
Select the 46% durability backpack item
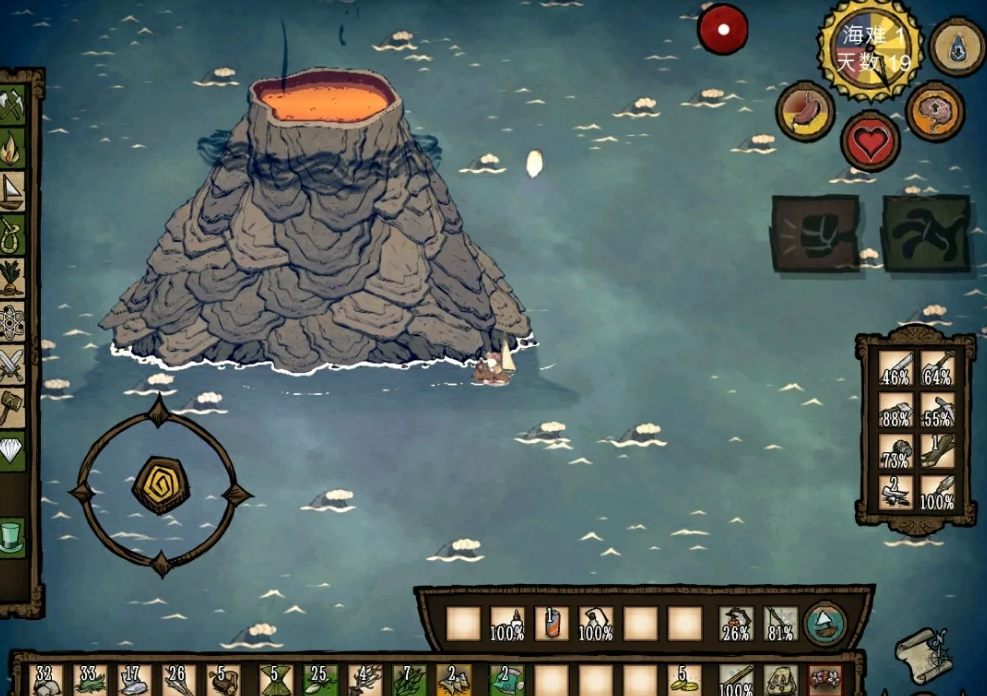(895, 369)
